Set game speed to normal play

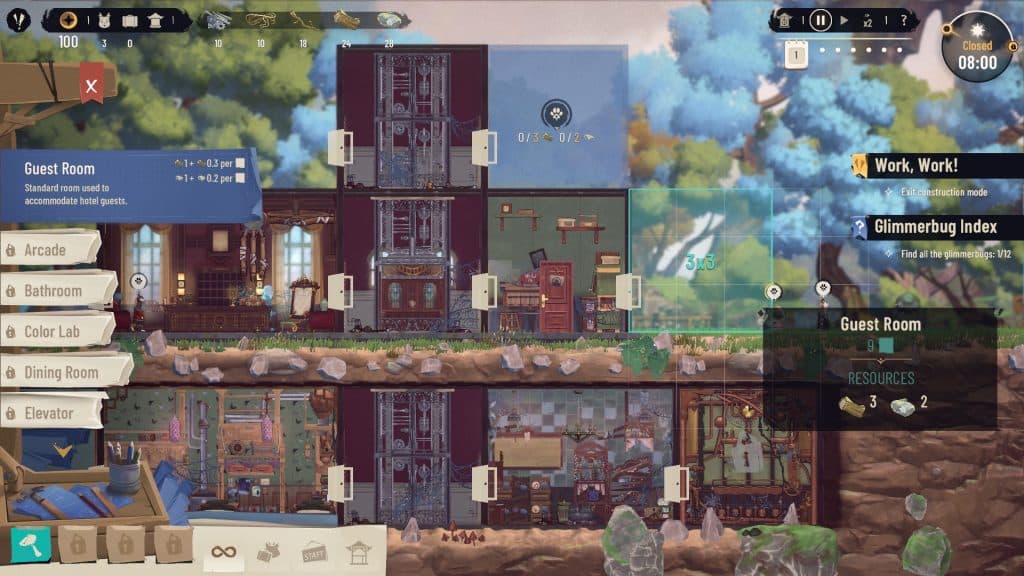point(845,20)
